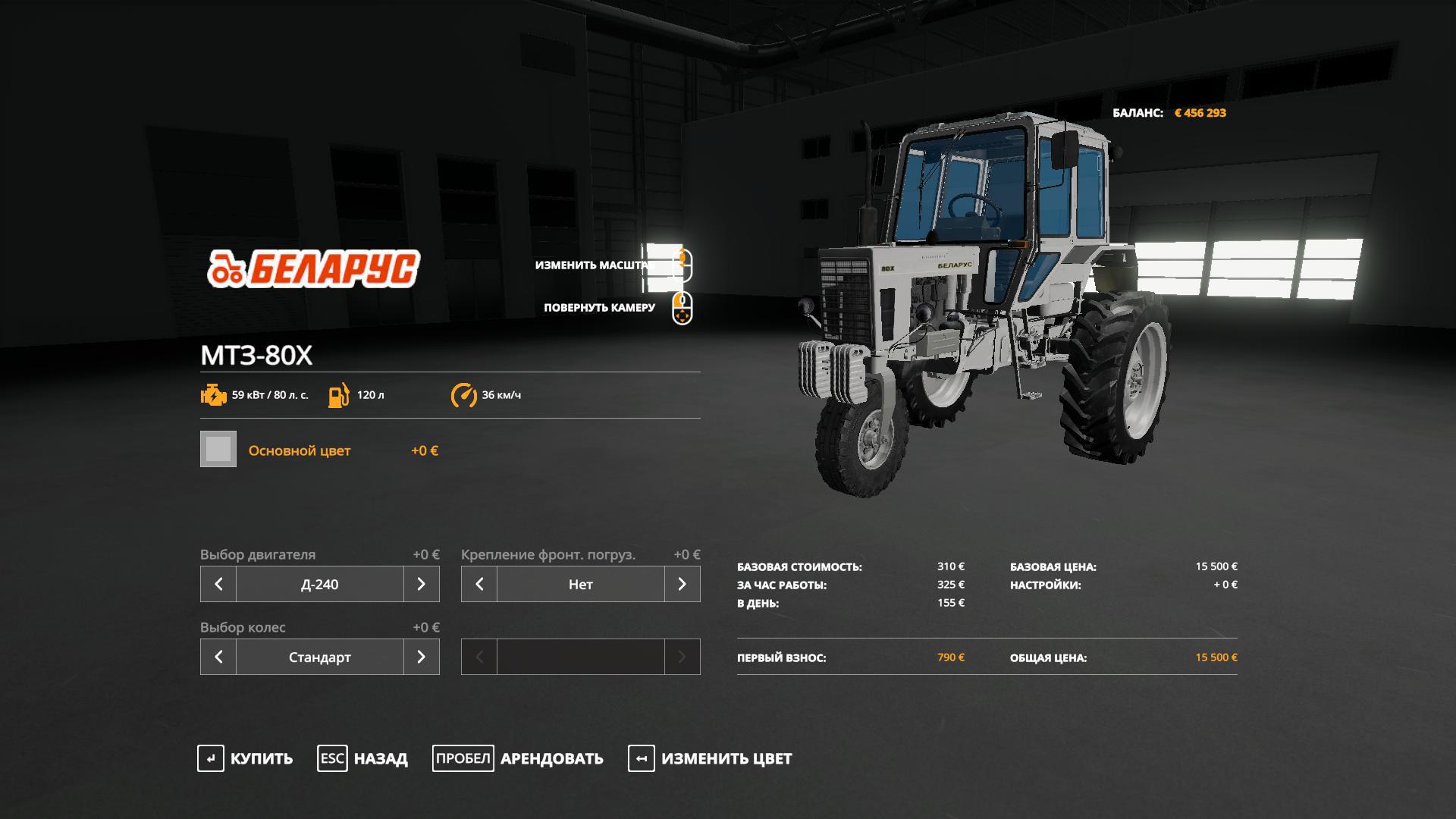Go to previous front loader mount option
This screenshot has width=1456, height=819.
coord(479,584)
